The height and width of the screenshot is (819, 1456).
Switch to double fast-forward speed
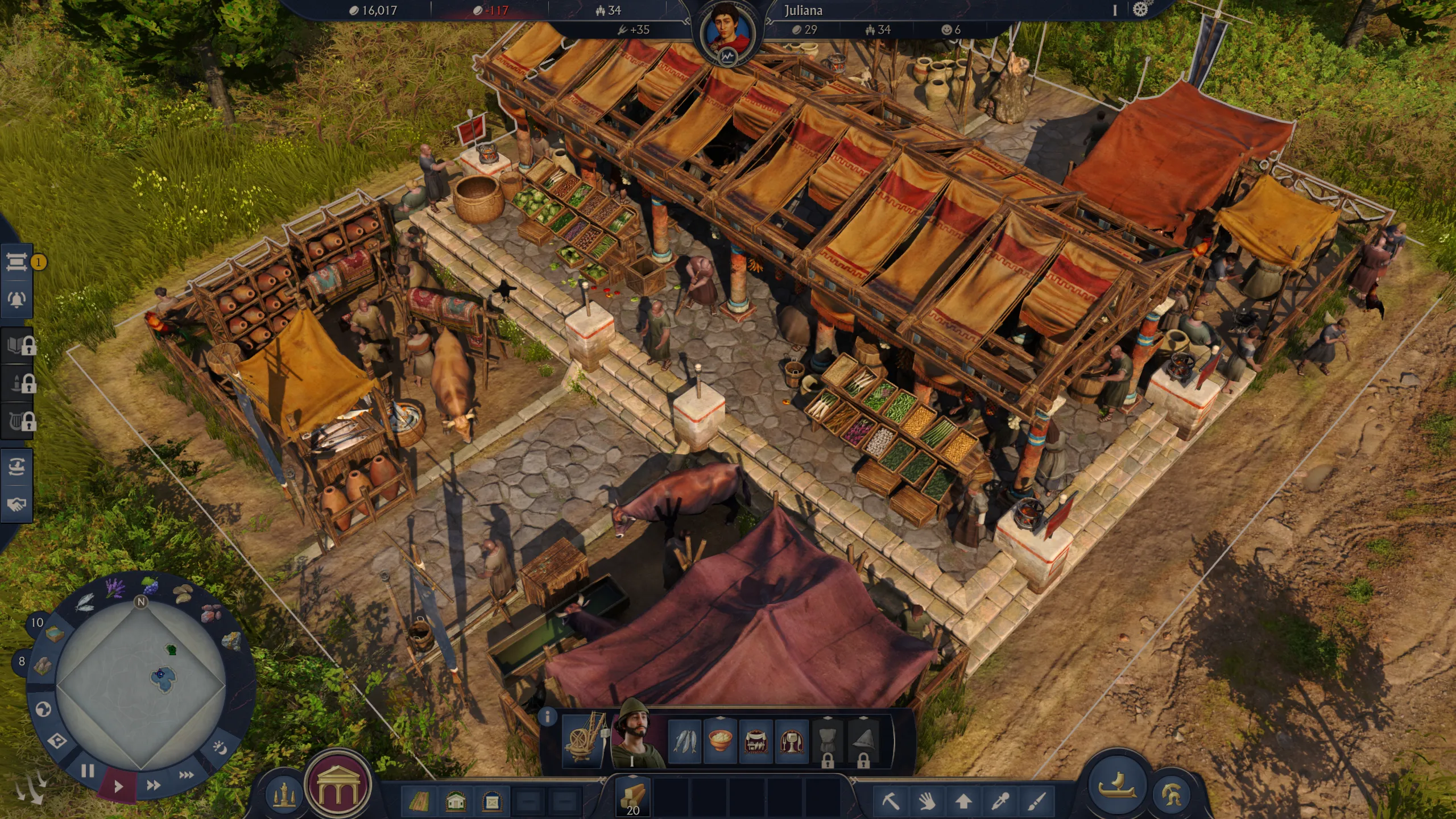point(153,785)
